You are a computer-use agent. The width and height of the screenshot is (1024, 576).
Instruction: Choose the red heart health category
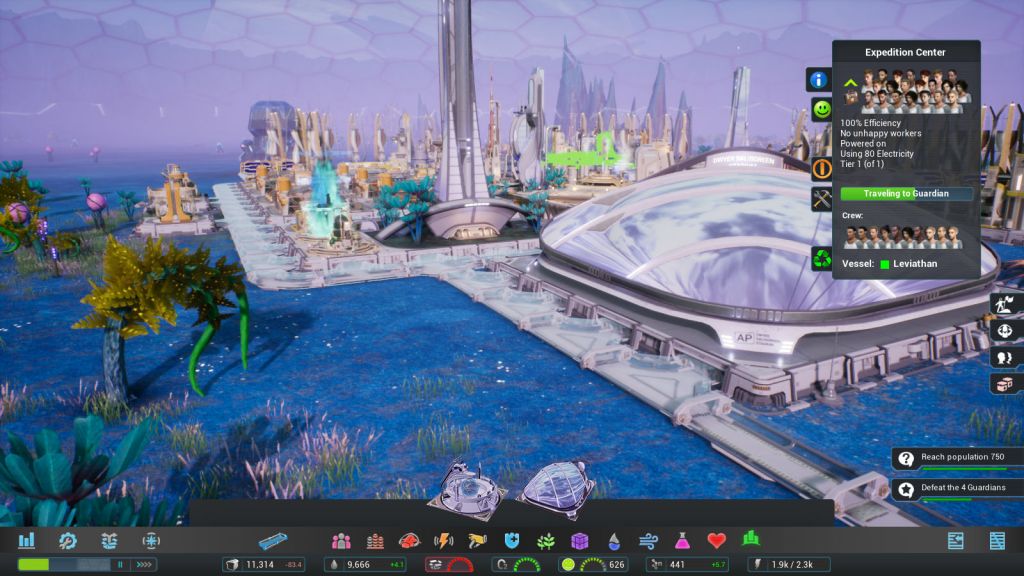point(716,541)
